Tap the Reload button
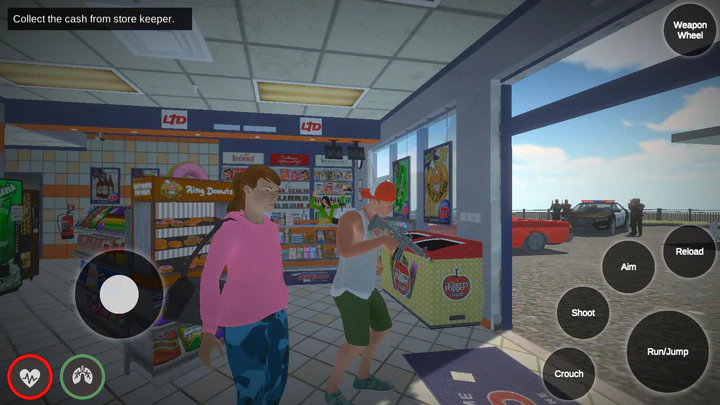Viewport: 720px width, 405px height. coord(689,252)
